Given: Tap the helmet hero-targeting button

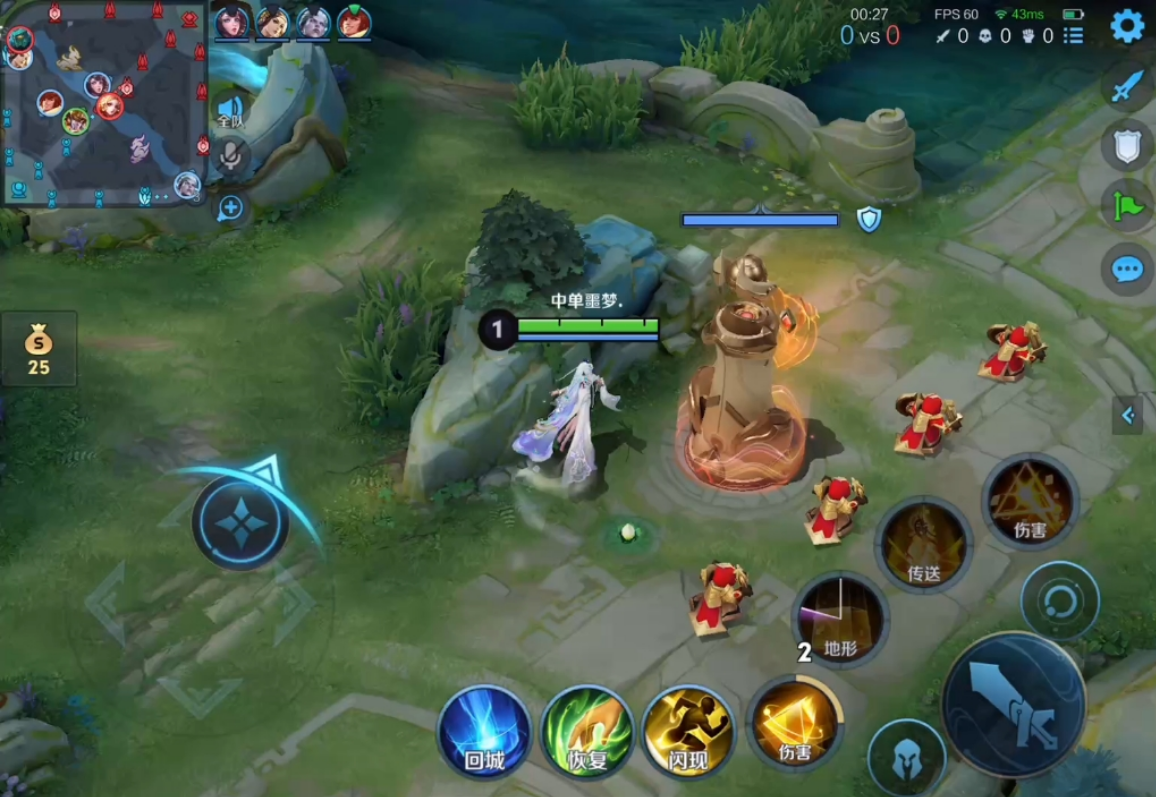Looking at the screenshot, I should tap(906, 759).
